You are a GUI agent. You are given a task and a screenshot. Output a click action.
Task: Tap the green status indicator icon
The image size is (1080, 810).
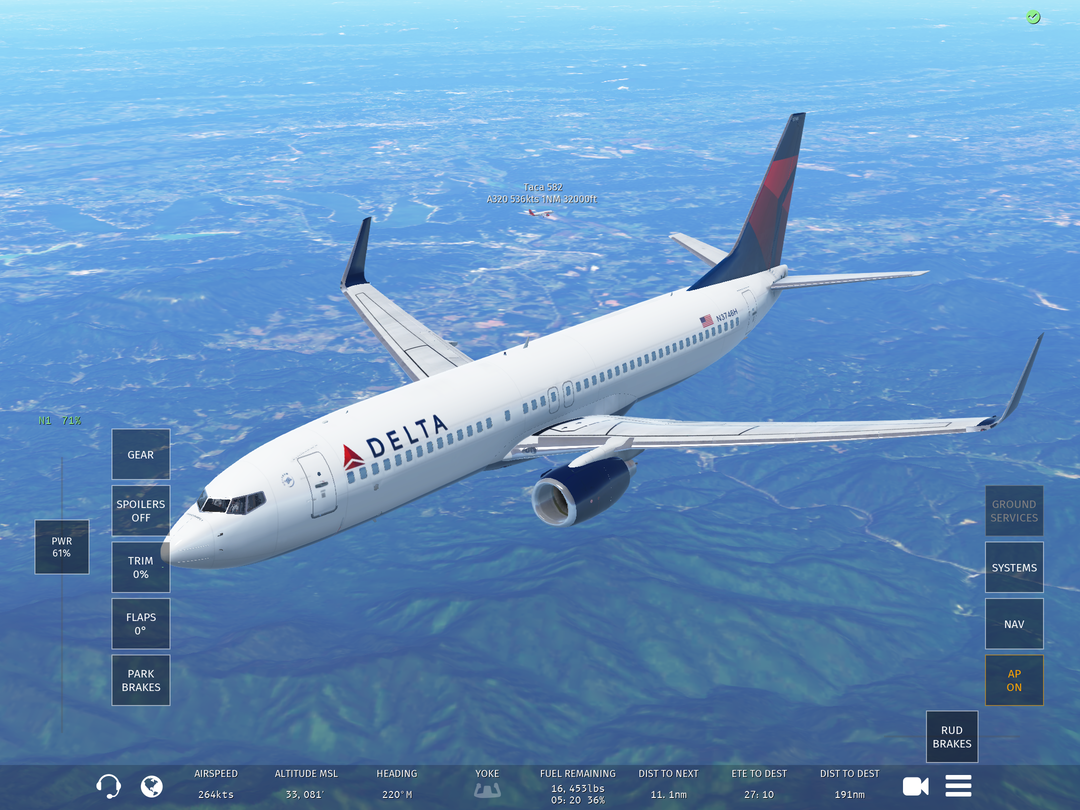[1033, 17]
